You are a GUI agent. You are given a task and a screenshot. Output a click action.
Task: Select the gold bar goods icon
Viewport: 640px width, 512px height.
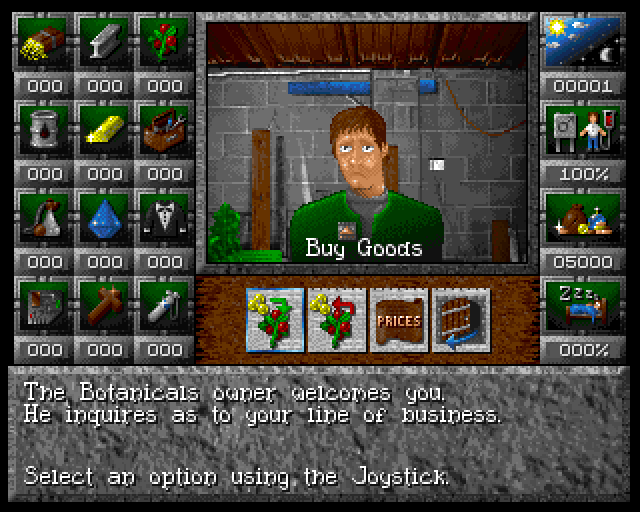pyautogui.click(x=105, y=130)
